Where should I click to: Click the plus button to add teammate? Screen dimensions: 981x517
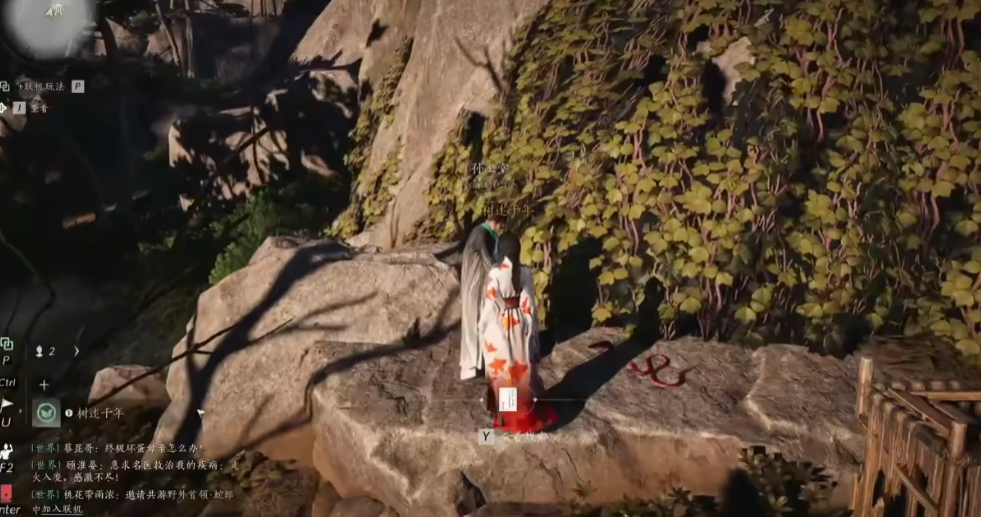pyautogui.click(x=44, y=384)
